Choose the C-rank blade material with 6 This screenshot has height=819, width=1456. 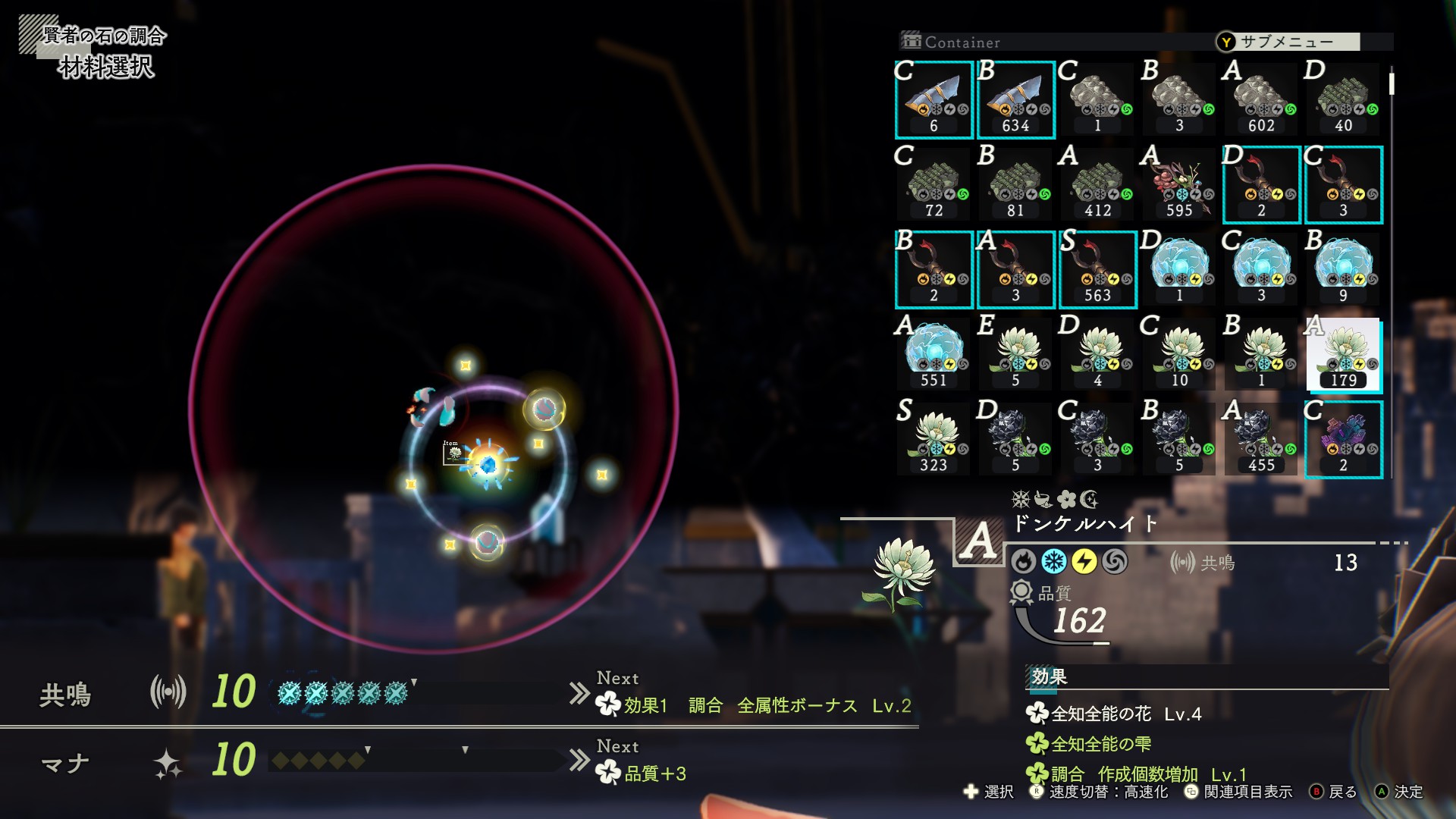[934, 100]
